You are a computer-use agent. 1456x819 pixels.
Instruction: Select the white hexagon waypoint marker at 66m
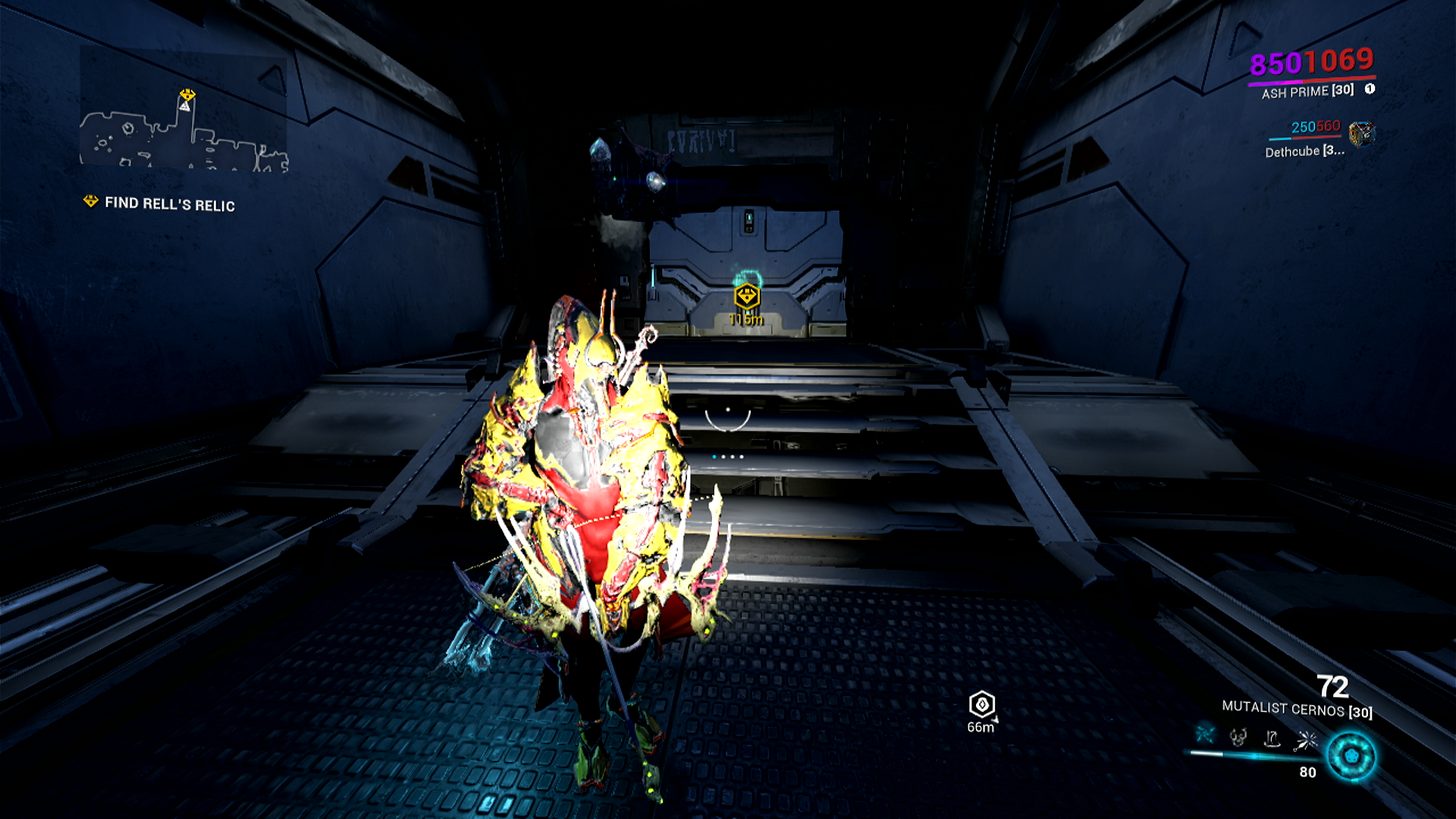coord(982,704)
